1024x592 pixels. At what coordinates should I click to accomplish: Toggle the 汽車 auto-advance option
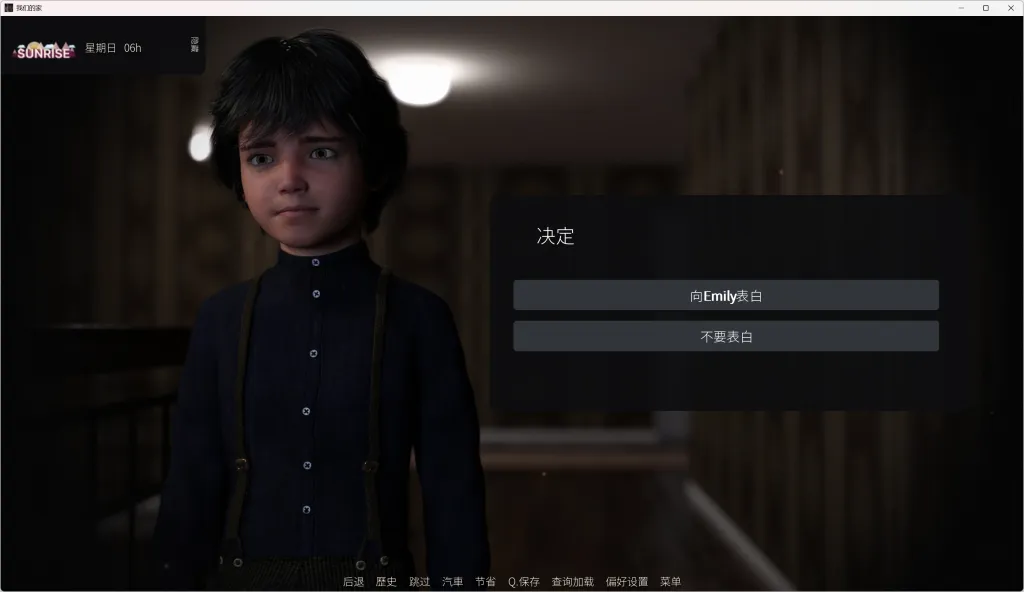pyautogui.click(x=453, y=582)
